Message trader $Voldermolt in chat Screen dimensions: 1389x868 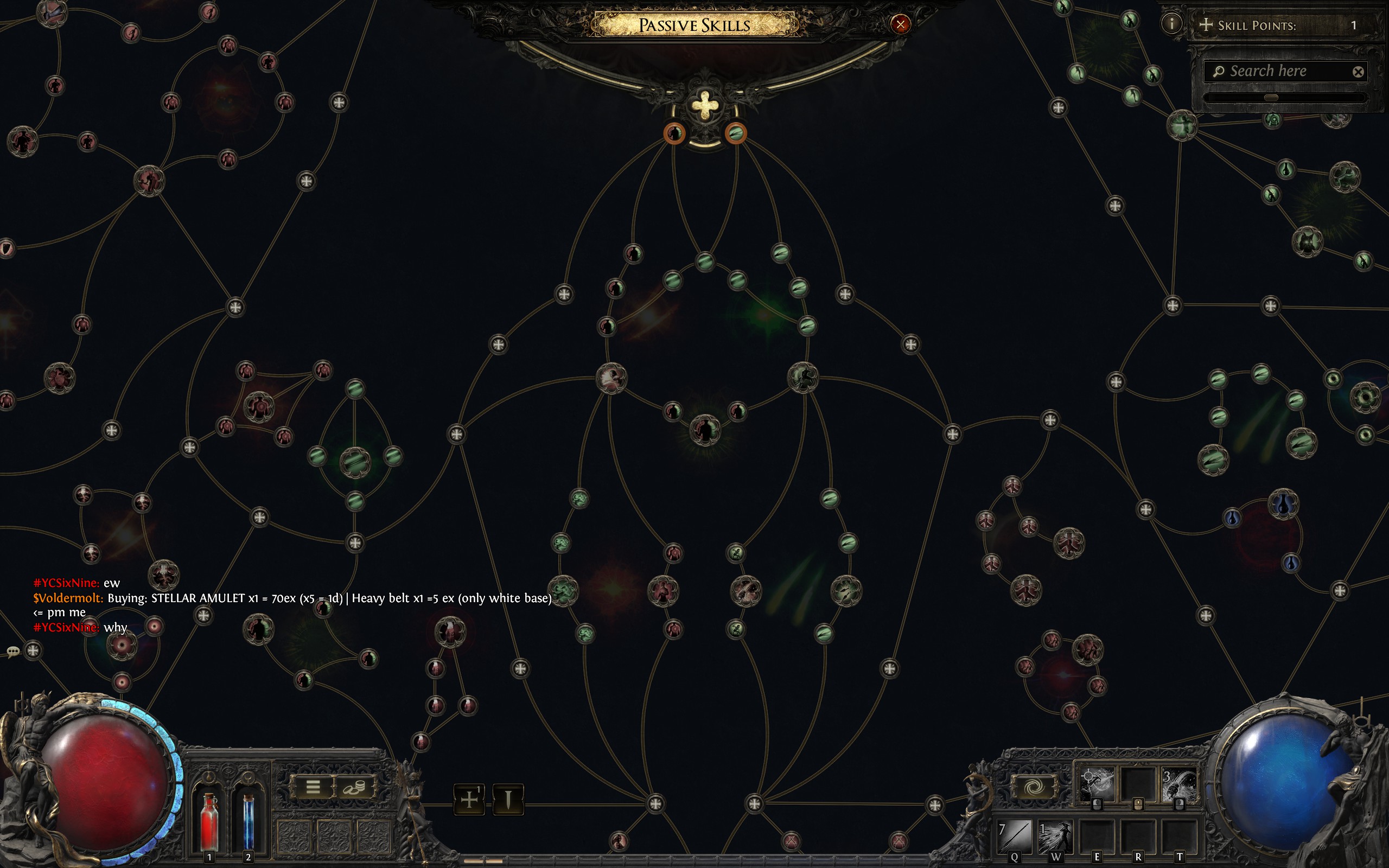68,597
